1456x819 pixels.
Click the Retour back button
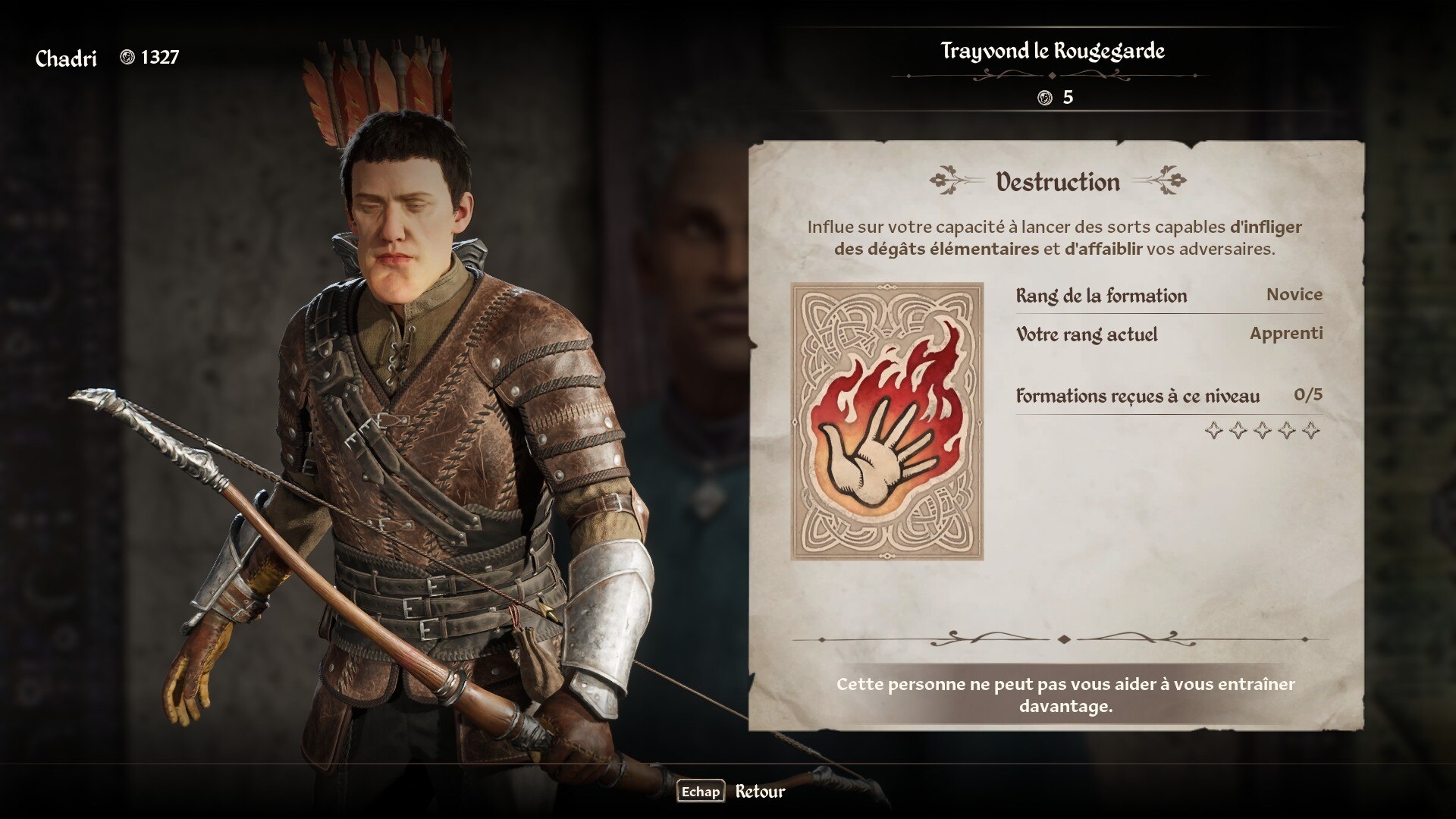pyautogui.click(x=732, y=792)
